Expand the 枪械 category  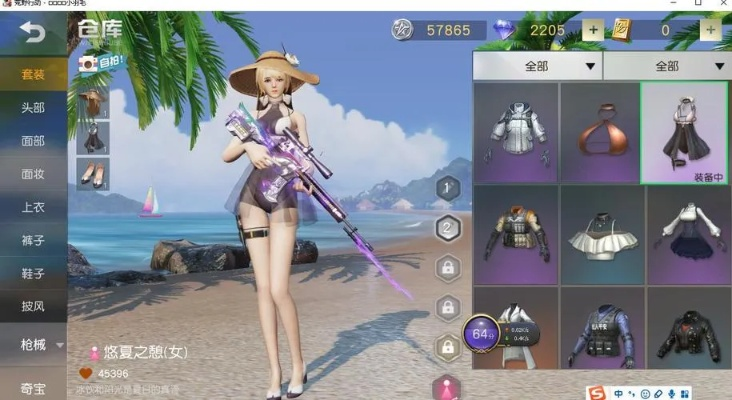pyautogui.click(x=32, y=345)
